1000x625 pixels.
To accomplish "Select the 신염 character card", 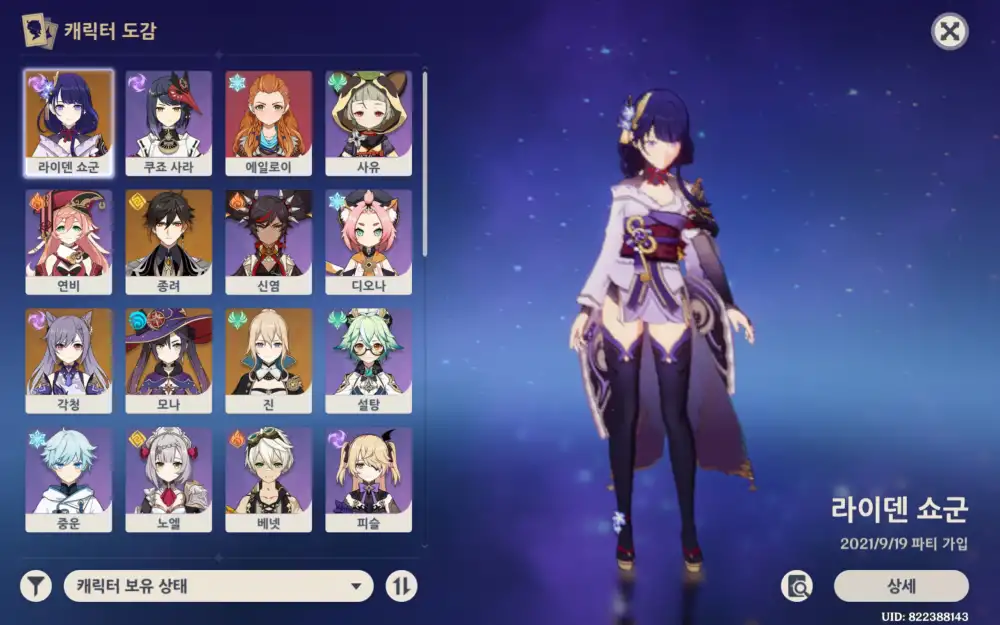I will [x=269, y=241].
